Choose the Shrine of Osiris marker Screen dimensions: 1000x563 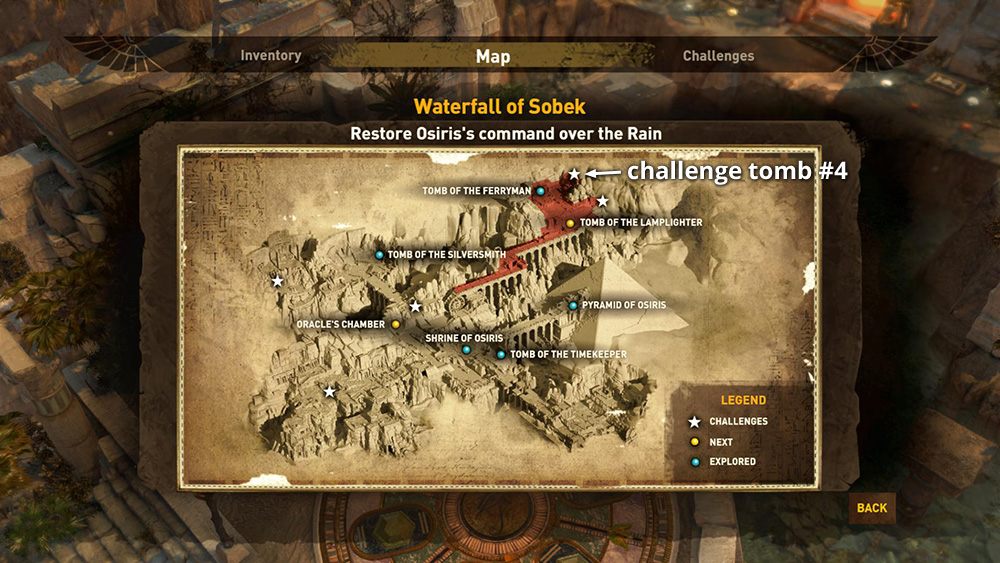click(x=466, y=349)
